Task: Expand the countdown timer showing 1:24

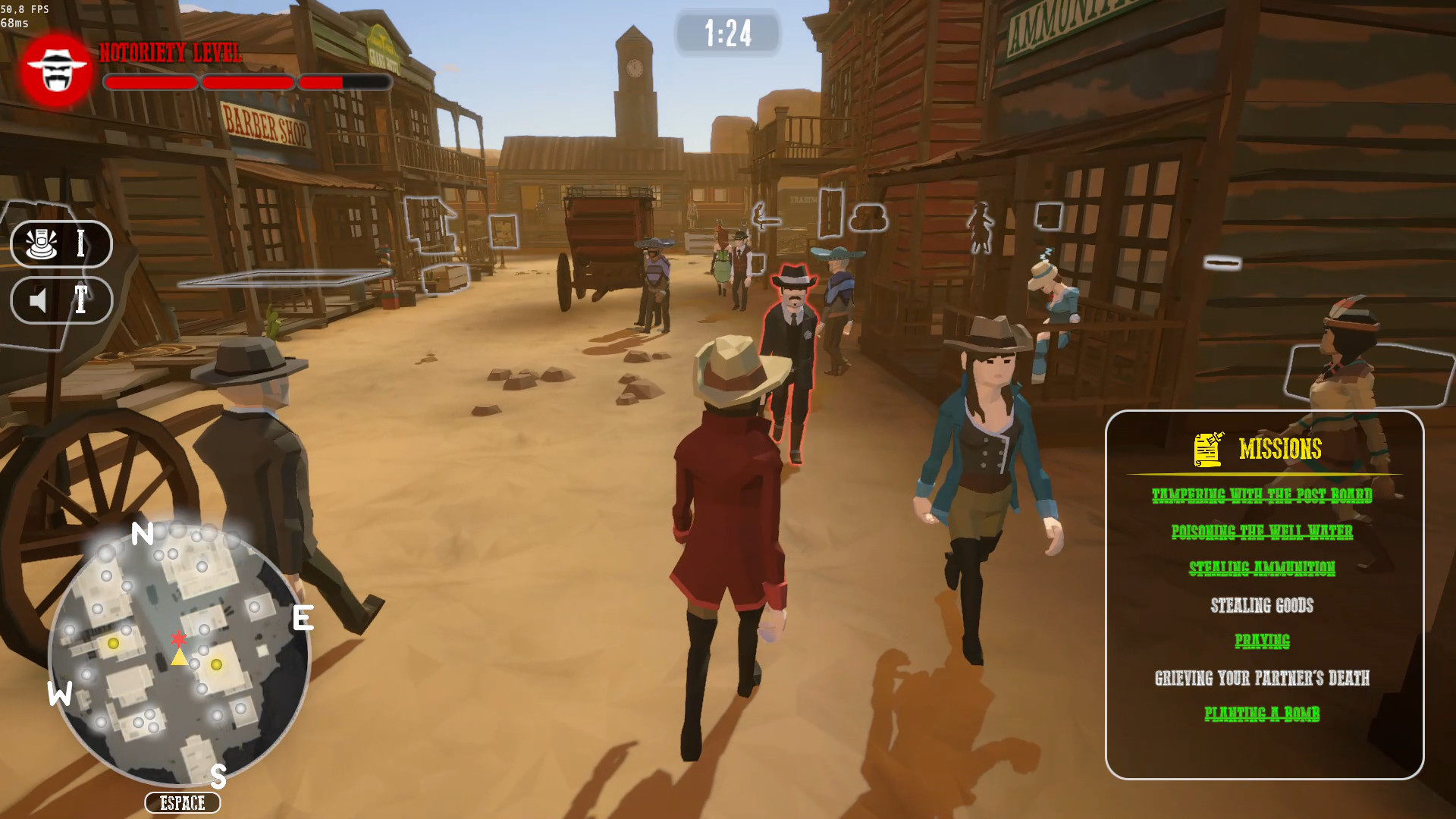Action: [x=727, y=33]
